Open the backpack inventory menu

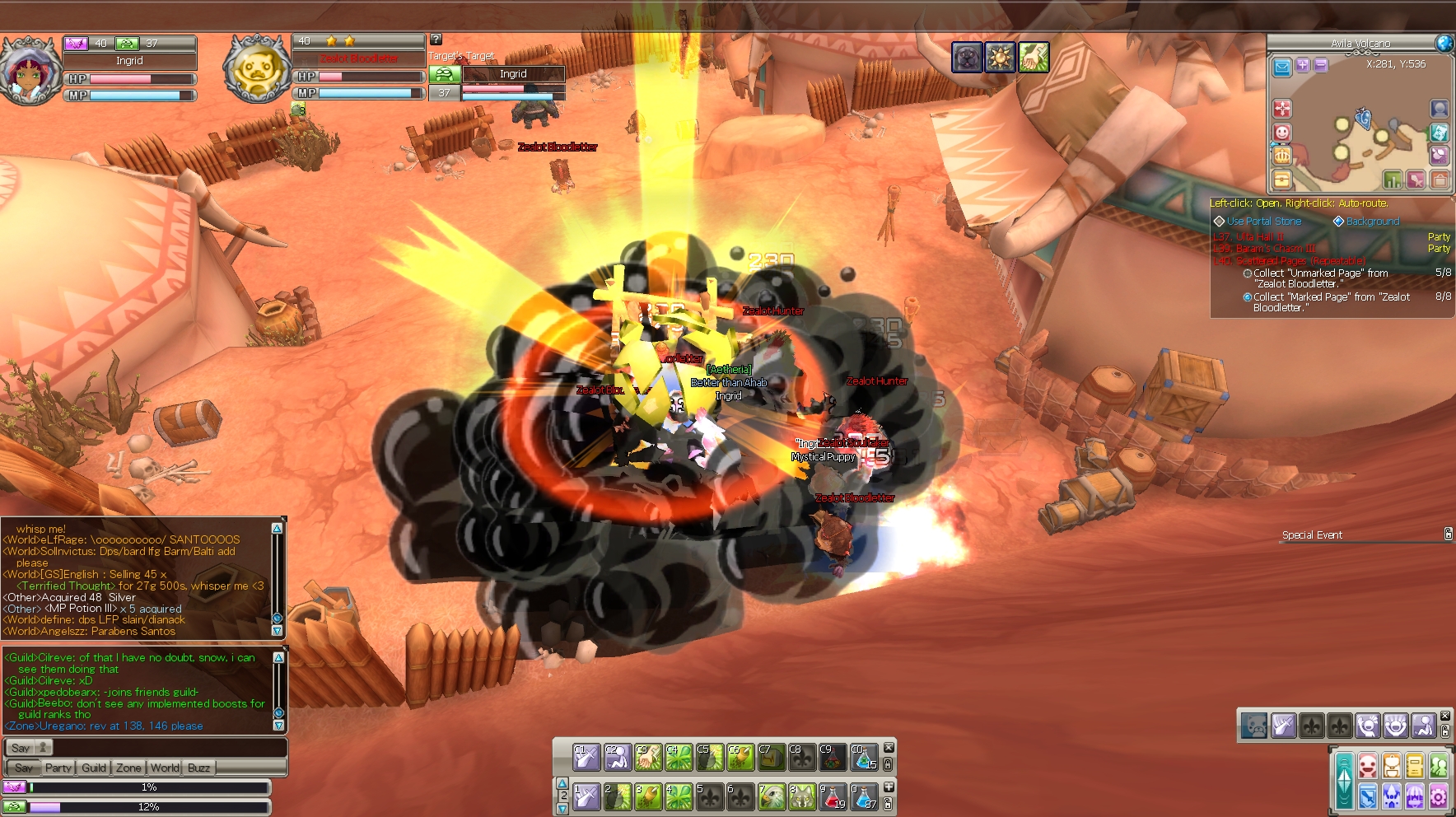point(1392,766)
